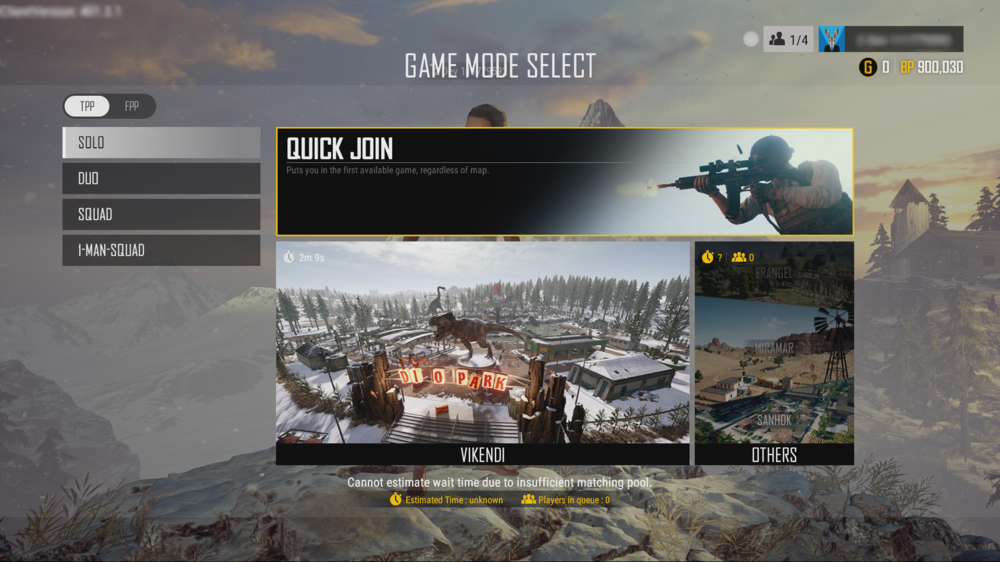Select the Others map group
1000x562 pixels.
pos(774,353)
